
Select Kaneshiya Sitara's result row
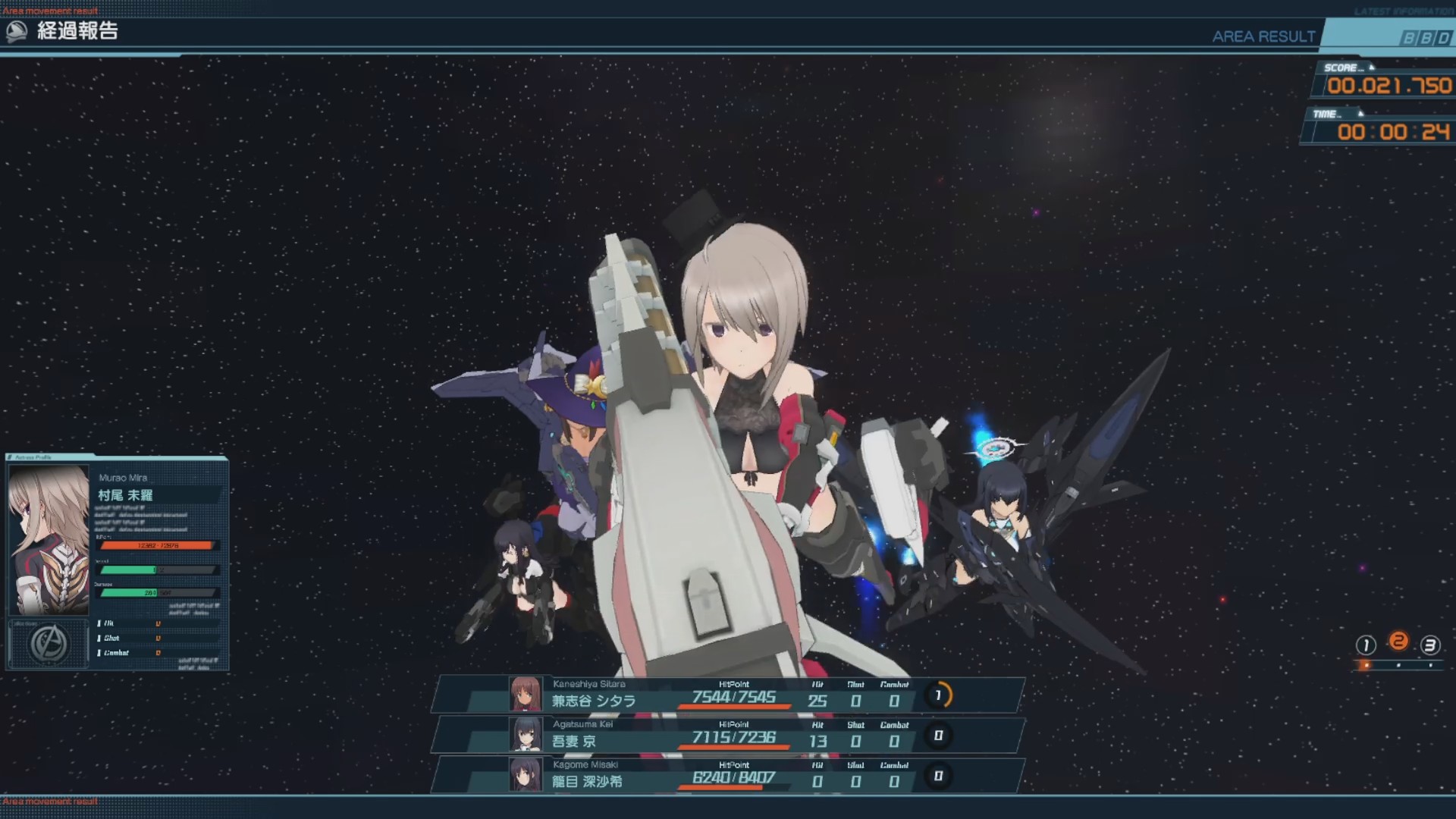tap(728, 695)
